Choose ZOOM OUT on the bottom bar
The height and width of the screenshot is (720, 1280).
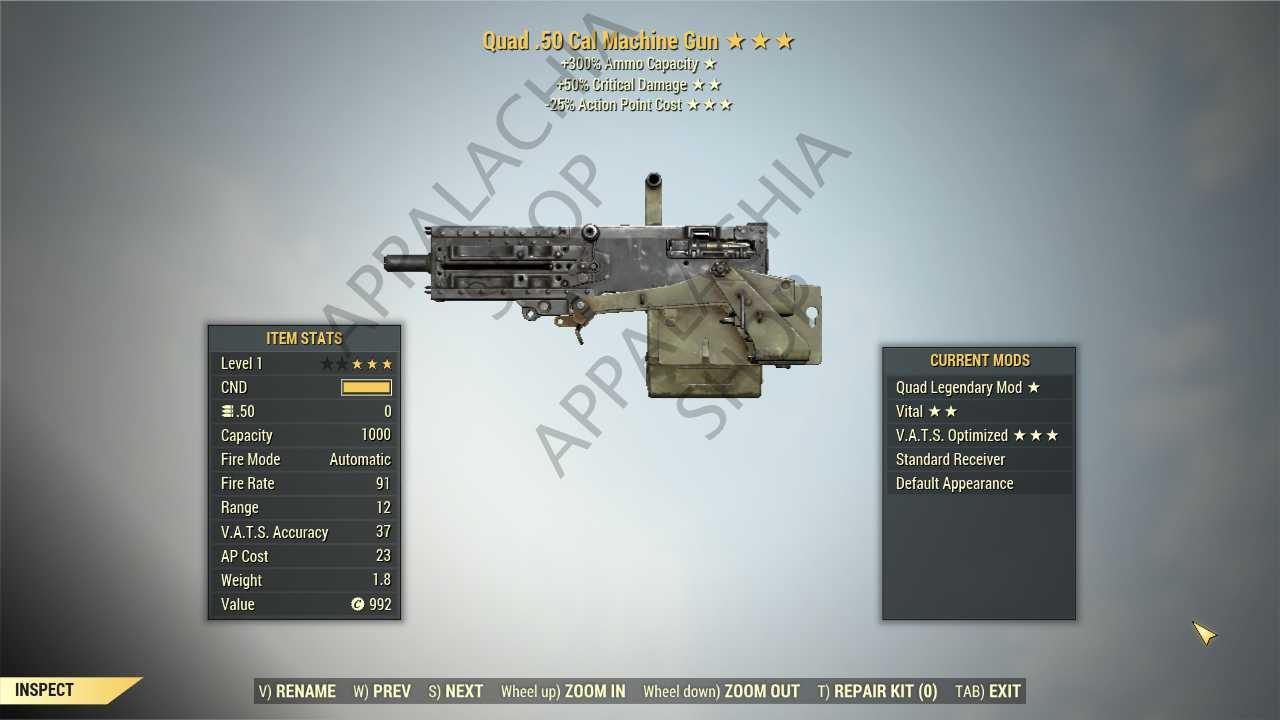coord(721,691)
